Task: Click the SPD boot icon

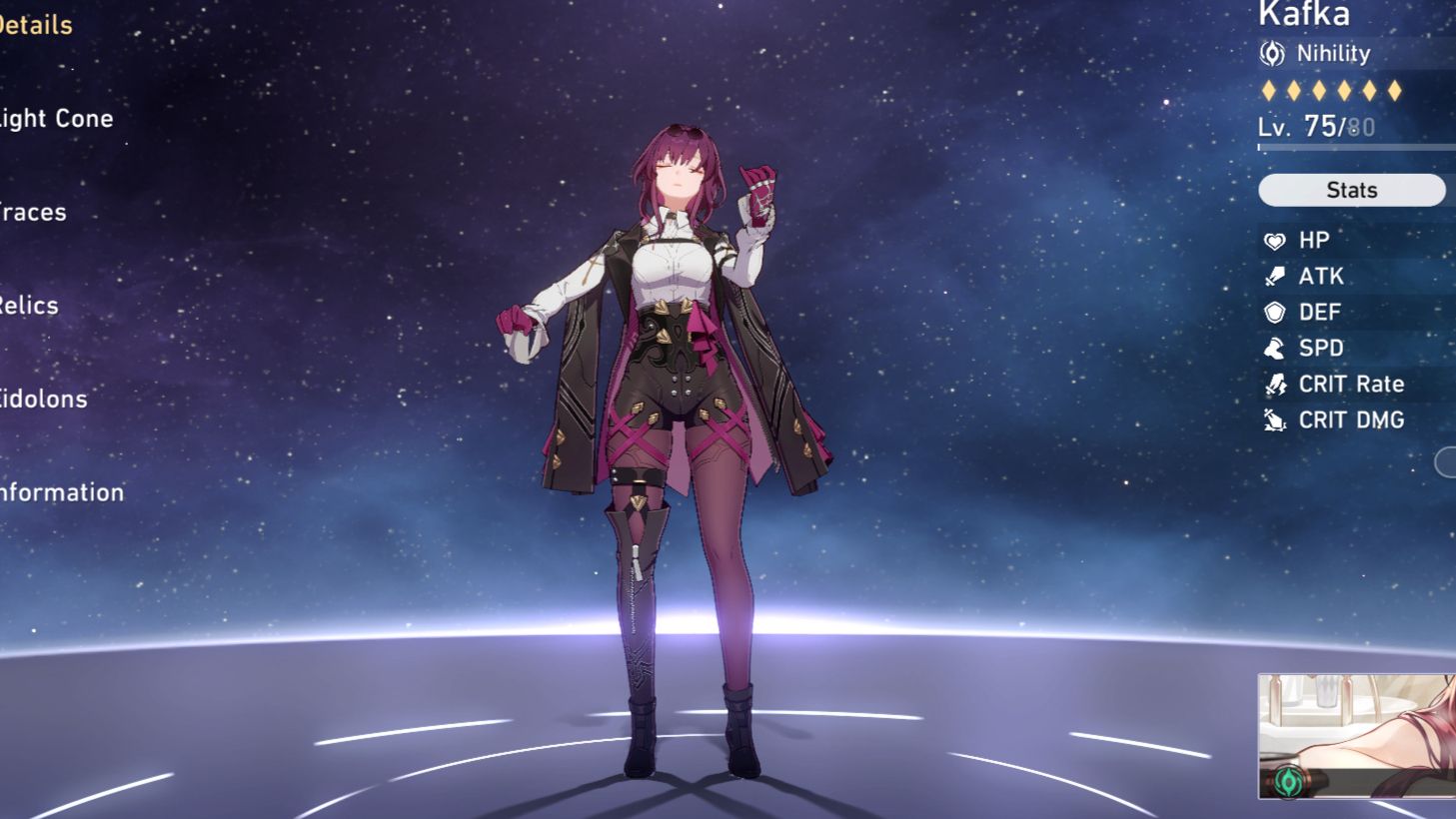Action: click(x=1275, y=348)
